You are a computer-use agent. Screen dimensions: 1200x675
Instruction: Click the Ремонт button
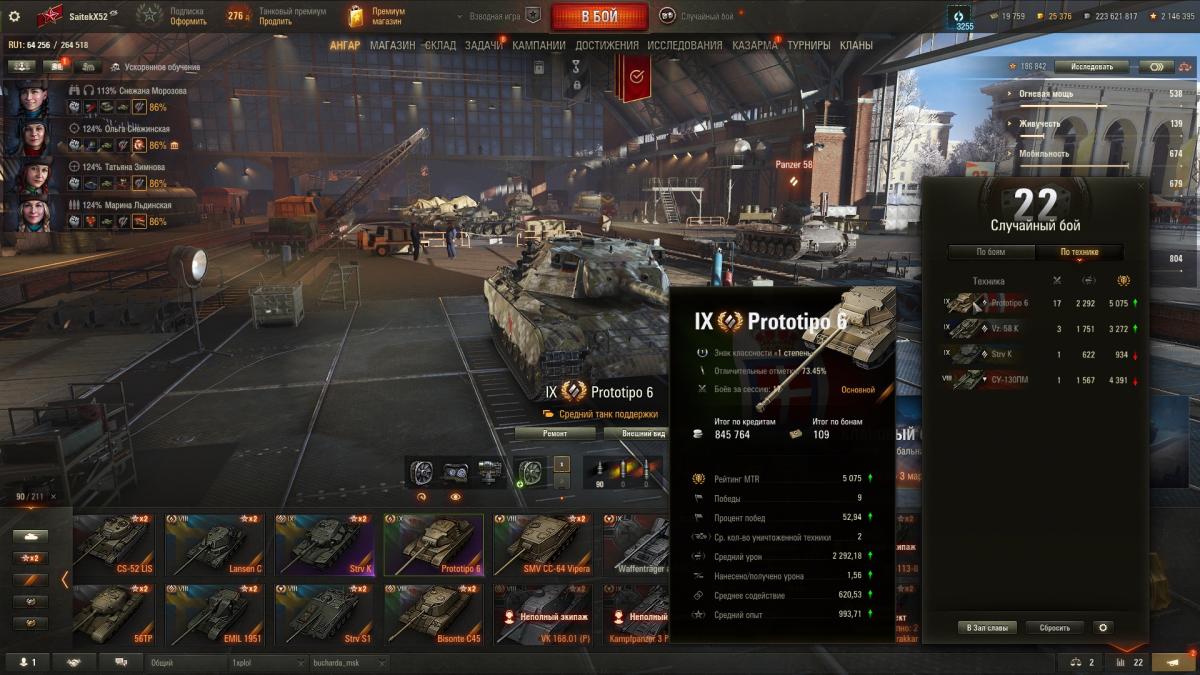pyautogui.click(x=555, y=433)
